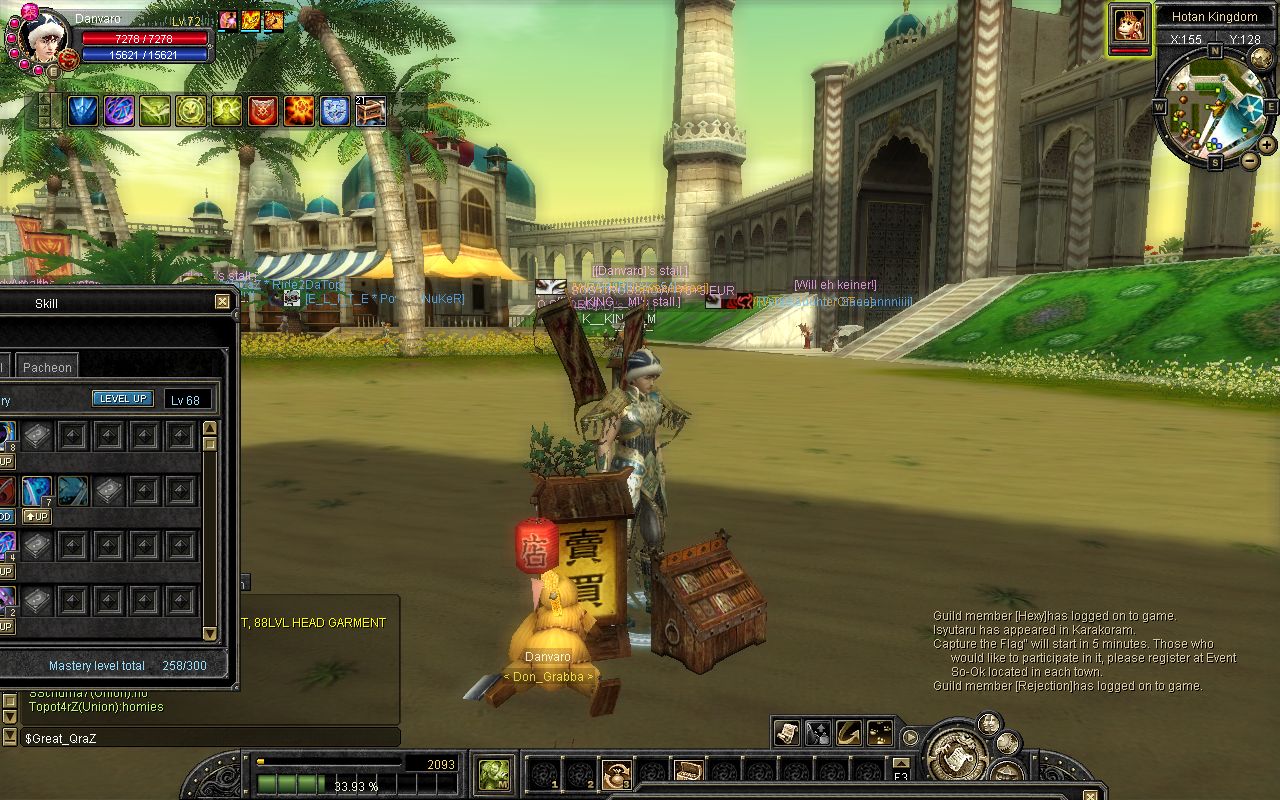Viewport: 1280px width, 800px height.
Task: Select the open chest hotbar item
Action: tap(687, 771)
